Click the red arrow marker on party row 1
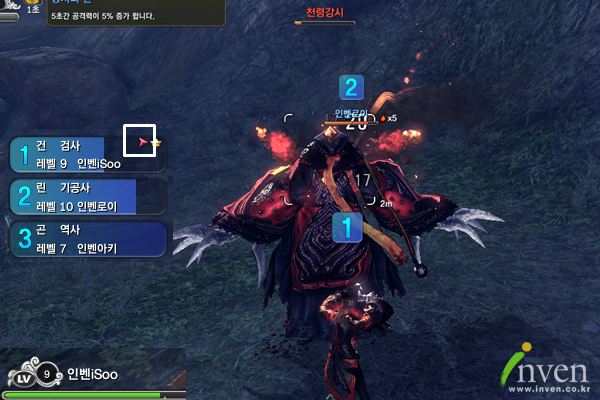Viewport: 600px width, 400px height. coord(143,144)
